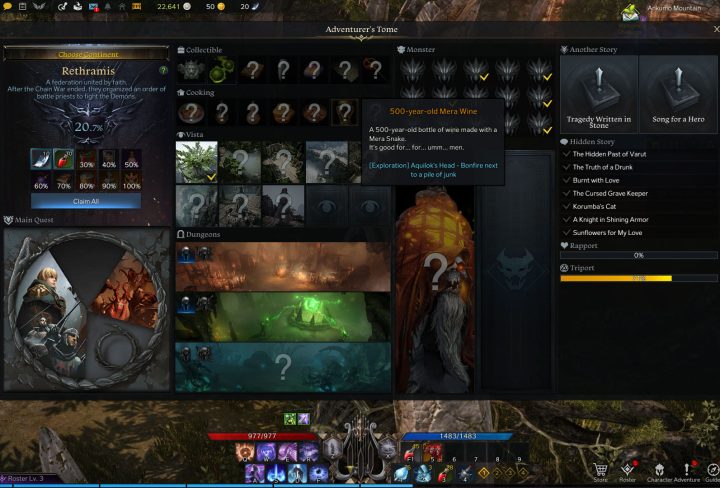Screen dimensions: 720x488
Task: Click the help question mark beside Rethramis
Action: pos(164,71)
